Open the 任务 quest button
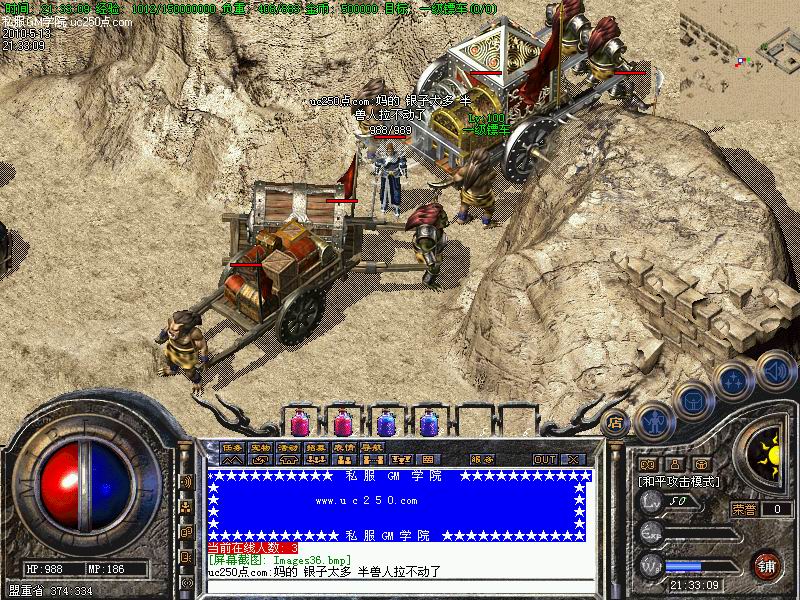The image size is (800, 600). [232, 447]
